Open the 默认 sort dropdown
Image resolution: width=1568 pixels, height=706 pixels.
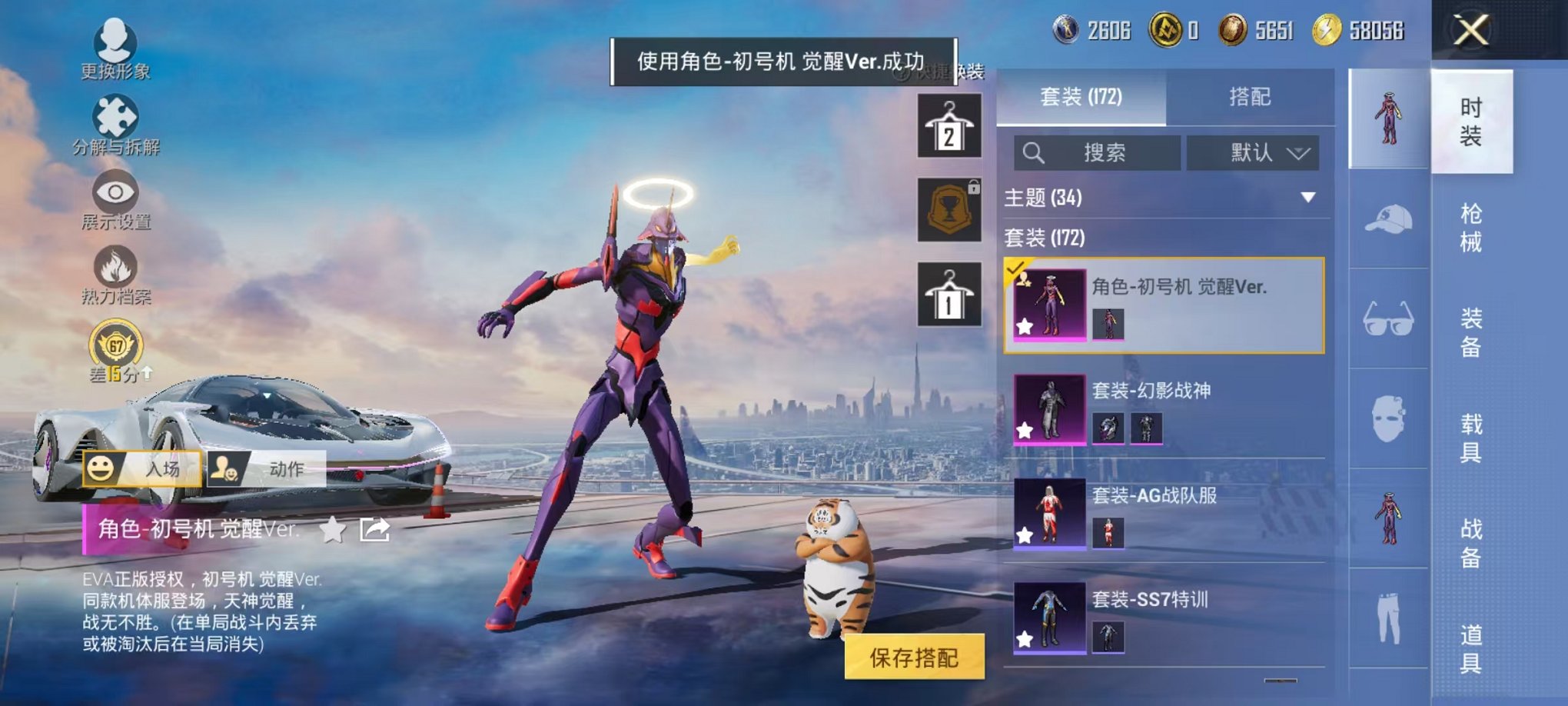pyautogui.click(x=1257, y=152)
